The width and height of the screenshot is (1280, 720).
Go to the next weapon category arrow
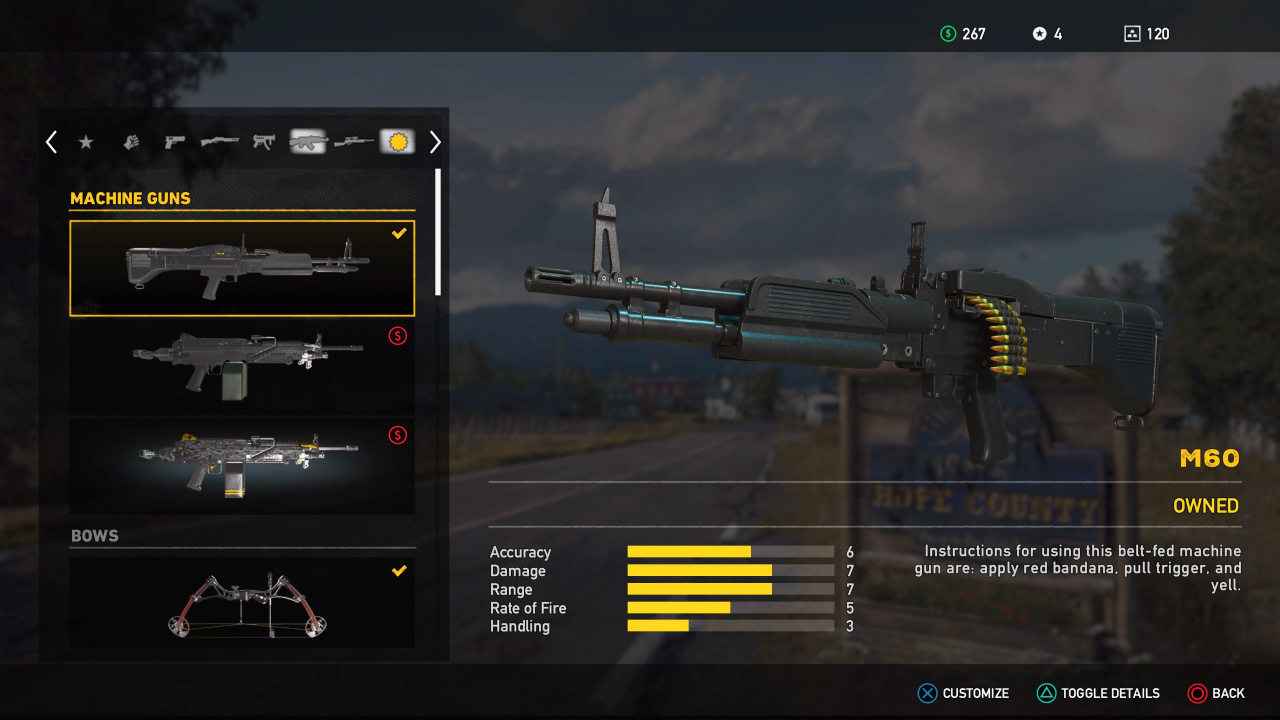pos(435,143)
